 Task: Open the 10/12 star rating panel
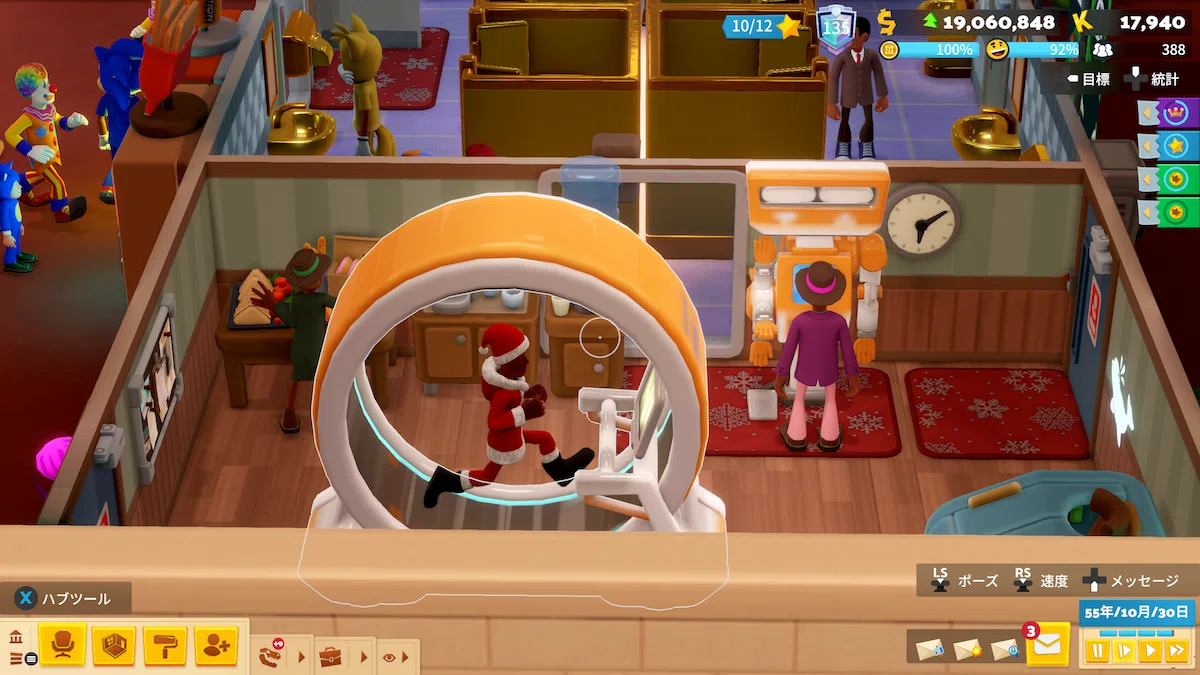765,26
